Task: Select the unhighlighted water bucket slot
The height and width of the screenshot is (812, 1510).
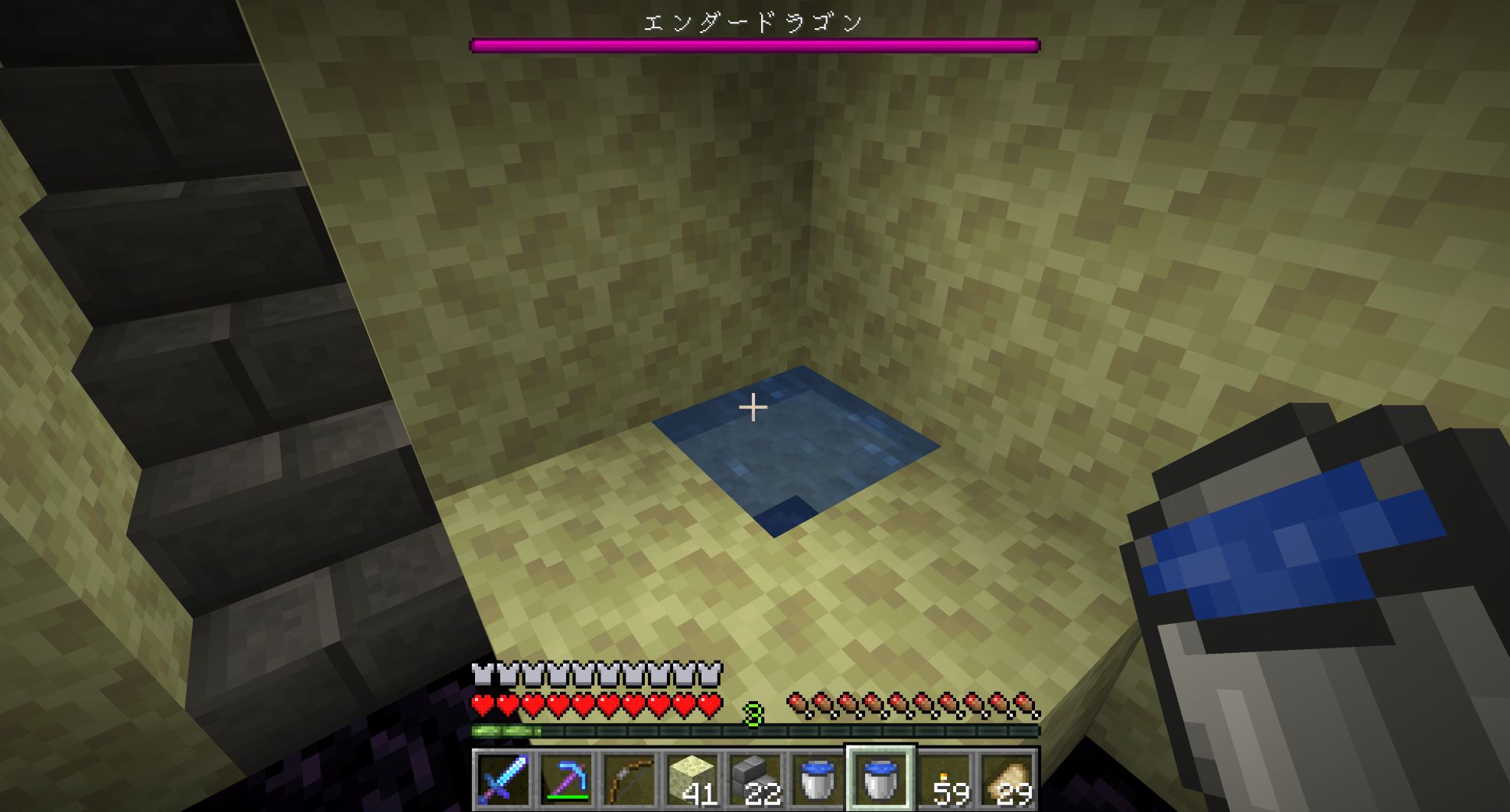Action: (817, 780)
